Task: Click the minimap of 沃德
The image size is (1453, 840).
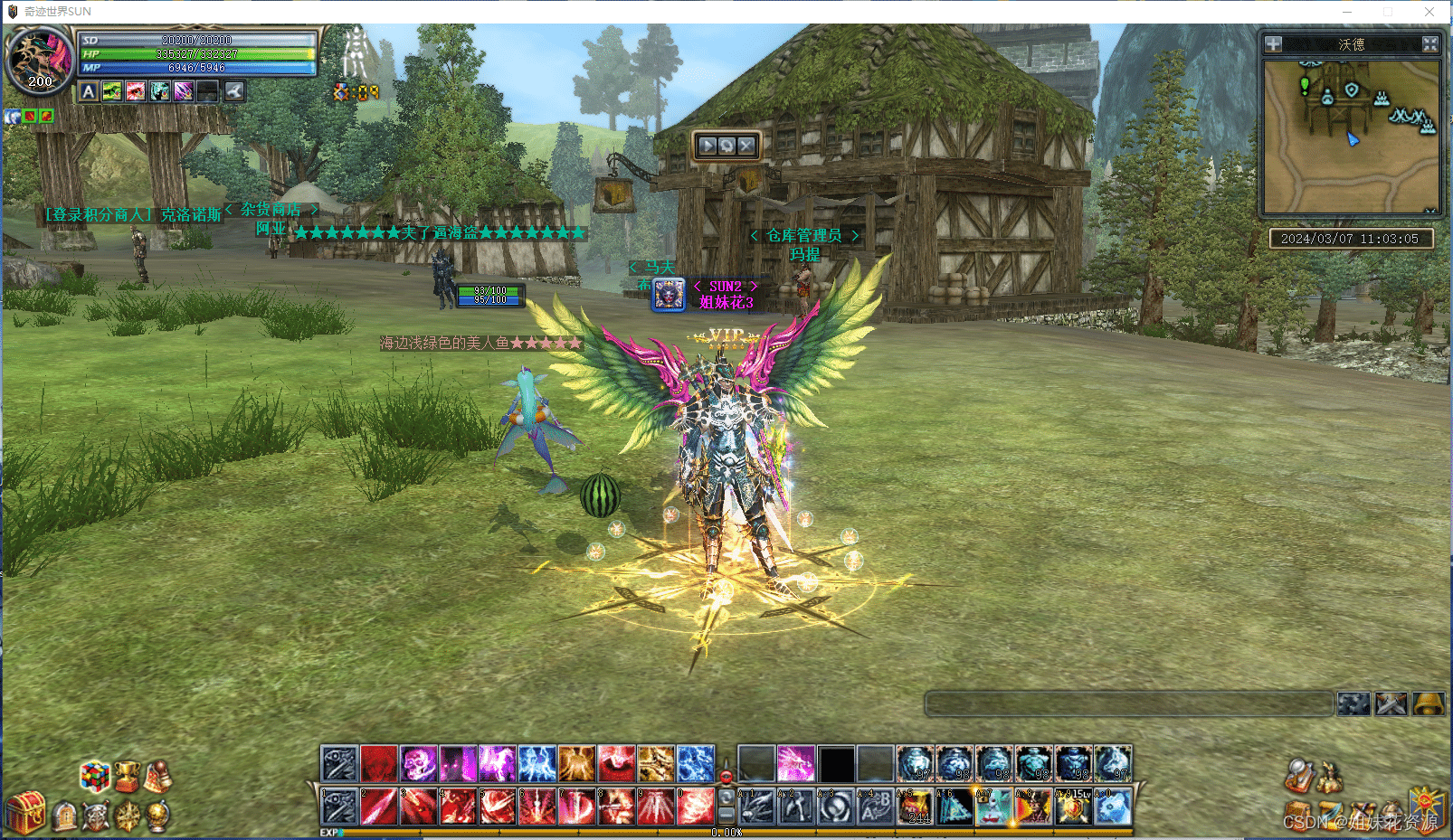Action: (1350, 136)
